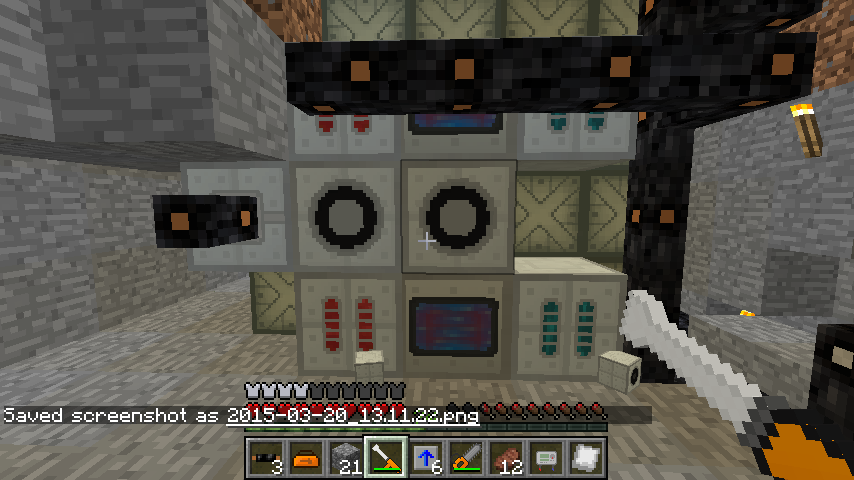
Task: Choose the meter device hotbar slot
Action: tap(546, 457)
